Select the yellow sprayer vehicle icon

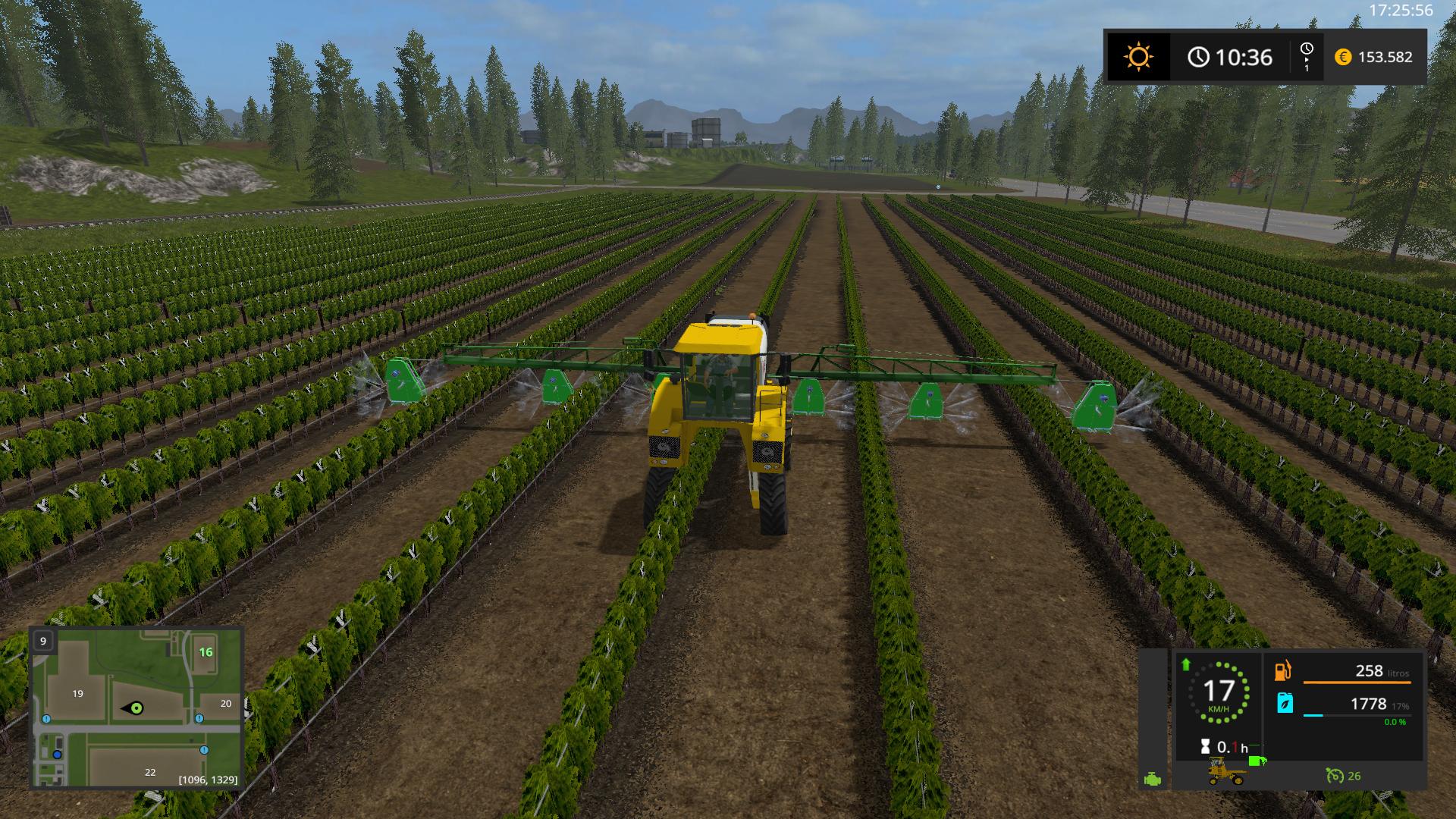1226,773
